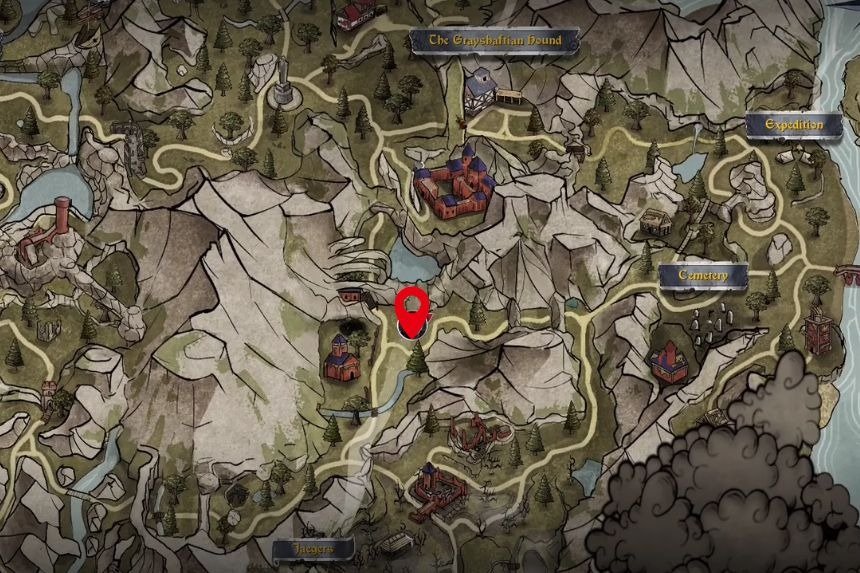This screenshot has width=860, height=573.
Task: Select The Grayshaftian Hound map label
Action: (x=496, y=41)
